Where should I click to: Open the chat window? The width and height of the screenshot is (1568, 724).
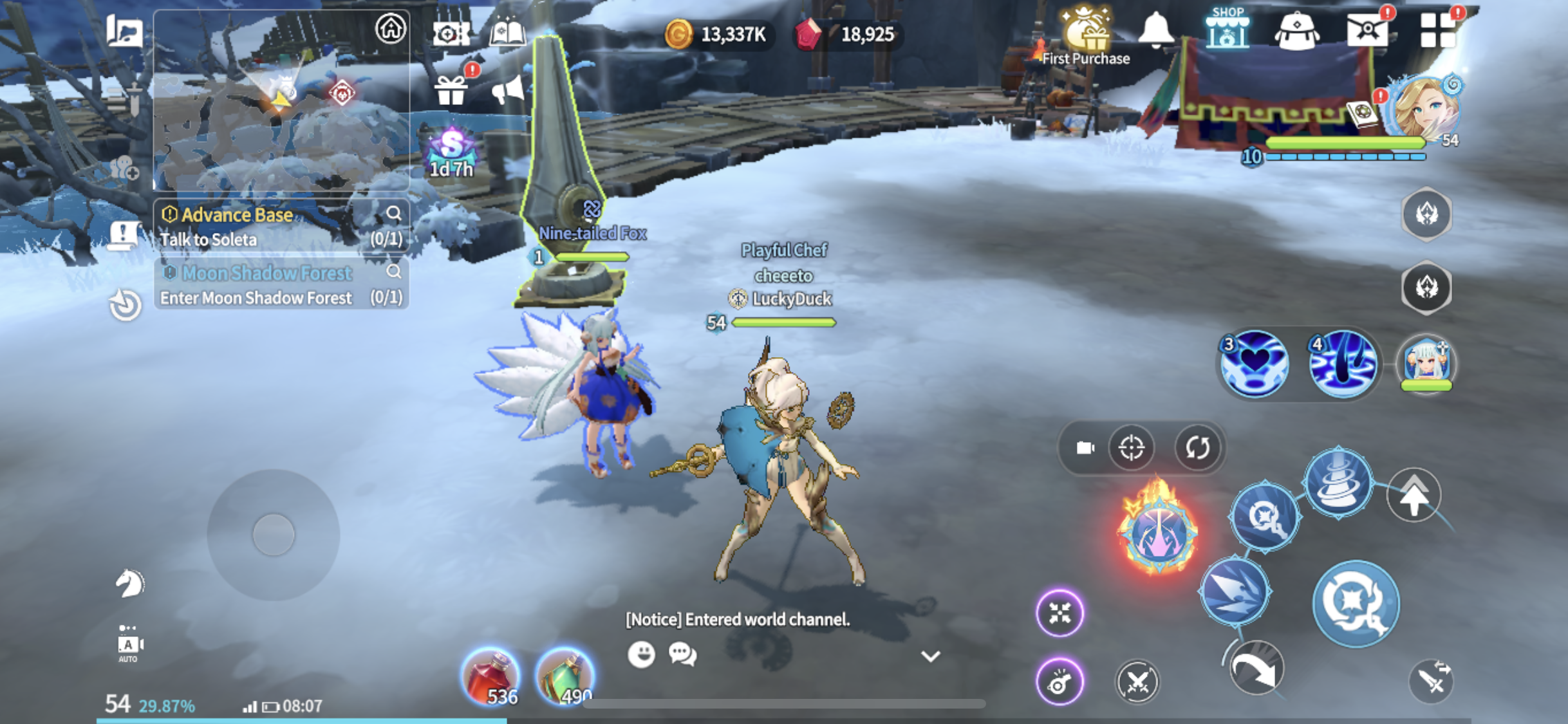(x=682, y=654)
